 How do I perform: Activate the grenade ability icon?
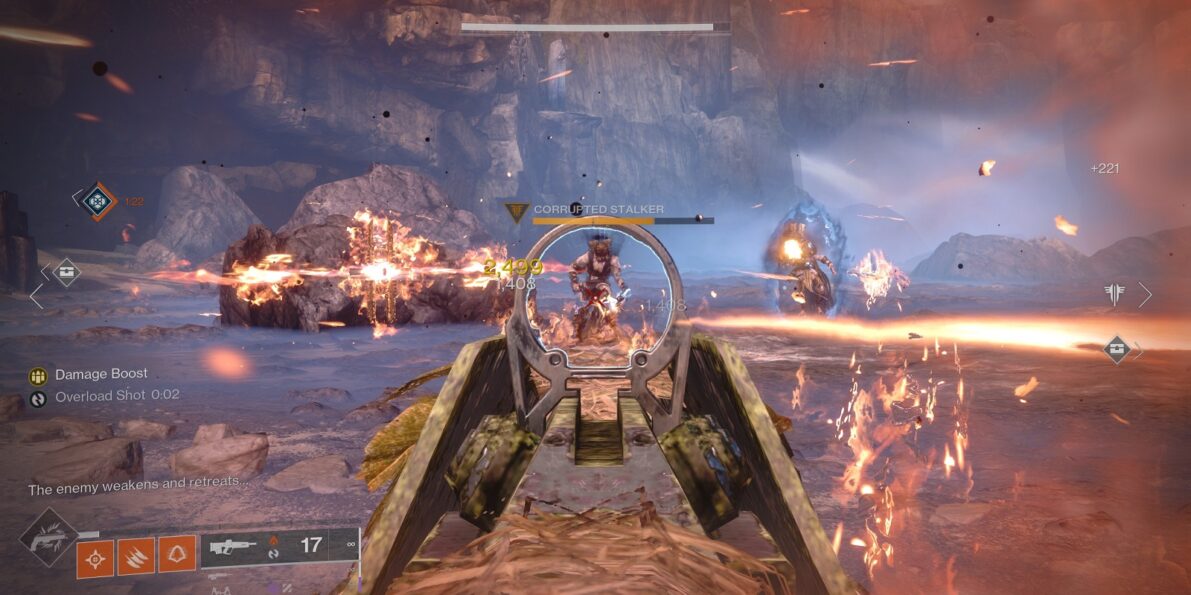[x=95, y=558]
